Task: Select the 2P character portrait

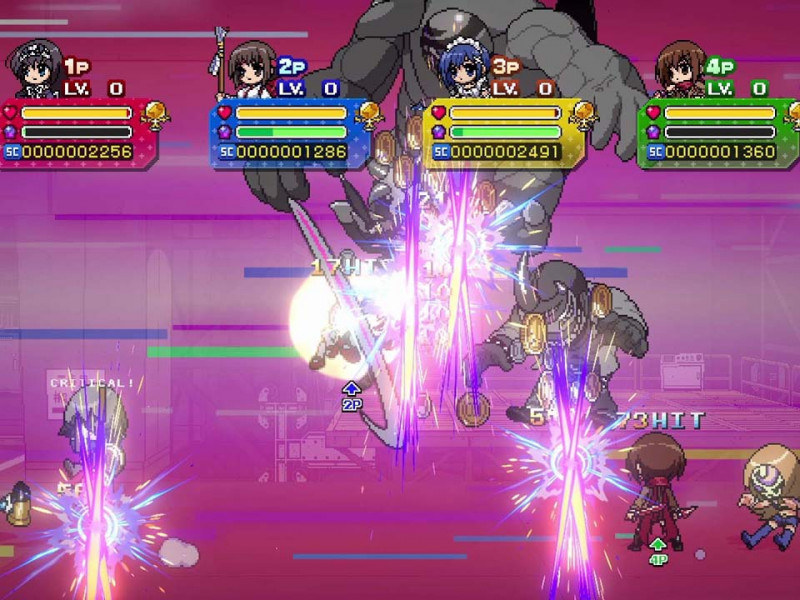Action: coord(249,68)
